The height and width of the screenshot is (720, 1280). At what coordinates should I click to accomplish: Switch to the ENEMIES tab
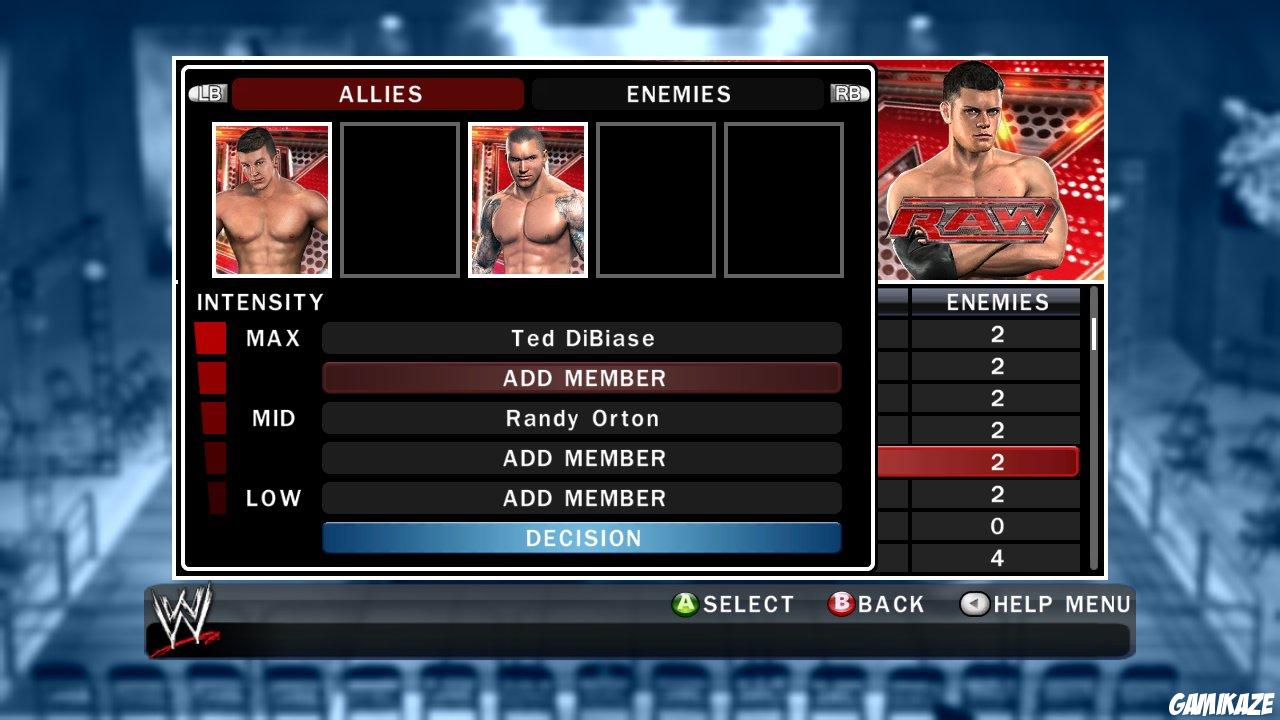point(679,94)
